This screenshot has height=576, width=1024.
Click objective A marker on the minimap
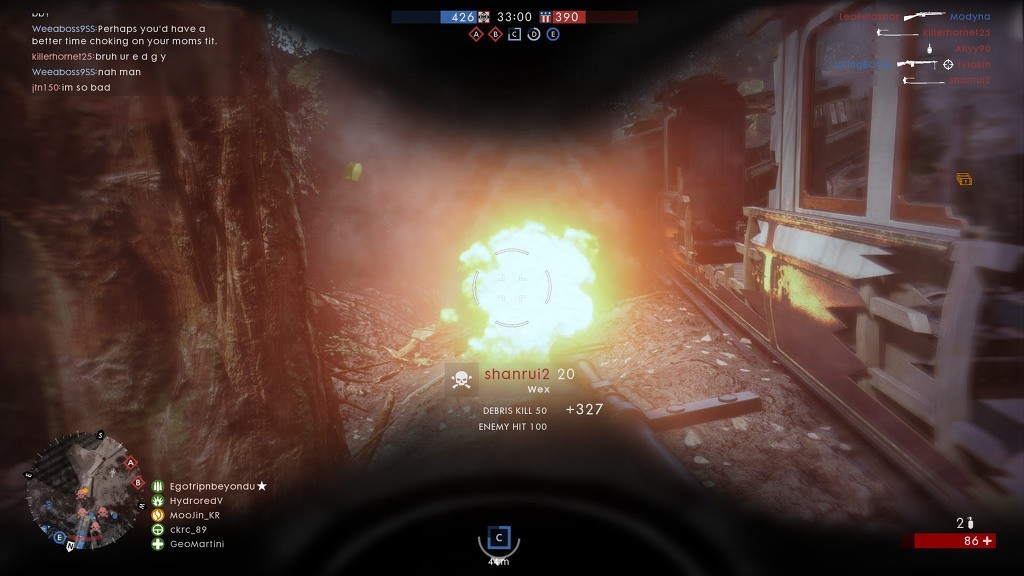tap(130, 462)
